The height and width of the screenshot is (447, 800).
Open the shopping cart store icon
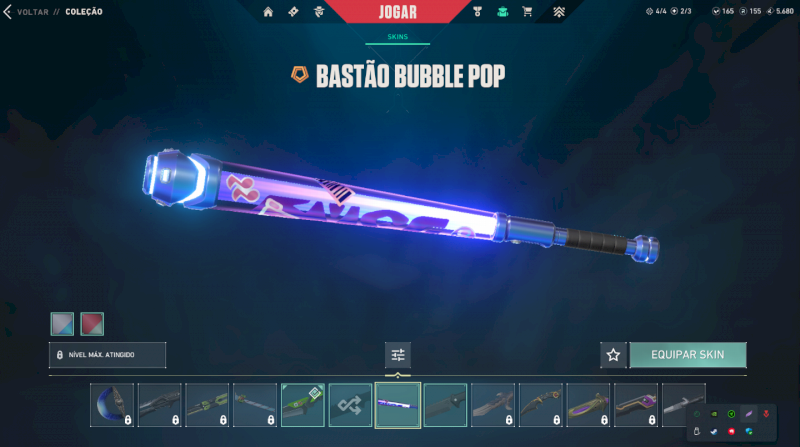point(528,12)
